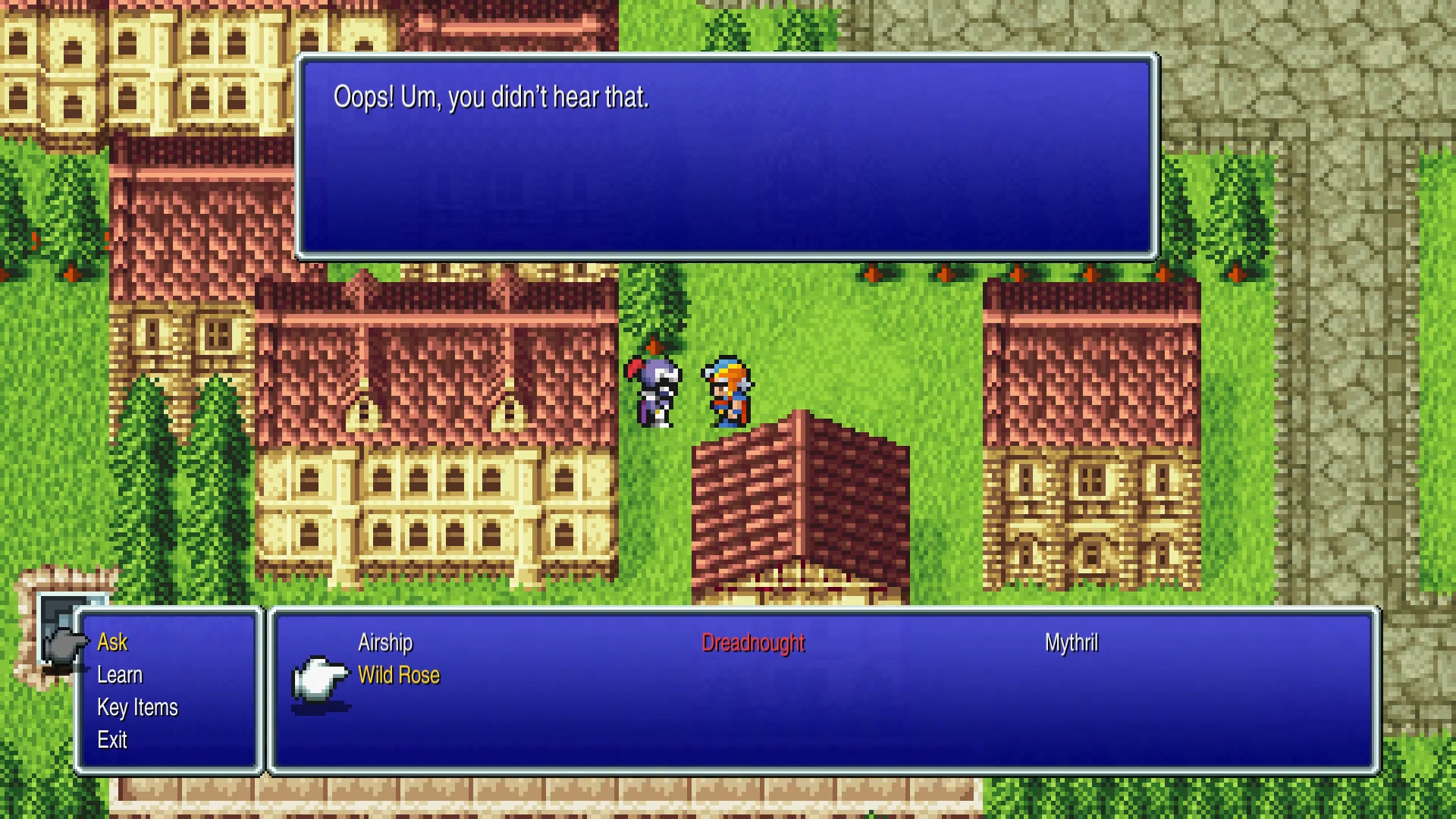The image size is (1456, 819).
Task: Open the Key Items list
Action: point(136,707)
